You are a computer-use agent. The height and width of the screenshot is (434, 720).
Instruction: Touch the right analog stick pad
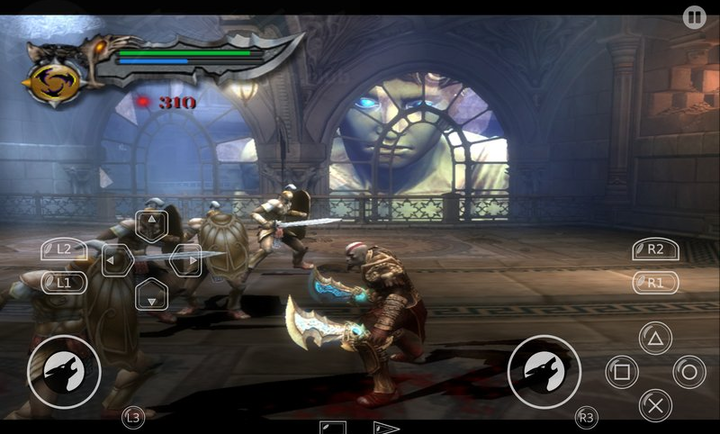[x=544, y=372]
